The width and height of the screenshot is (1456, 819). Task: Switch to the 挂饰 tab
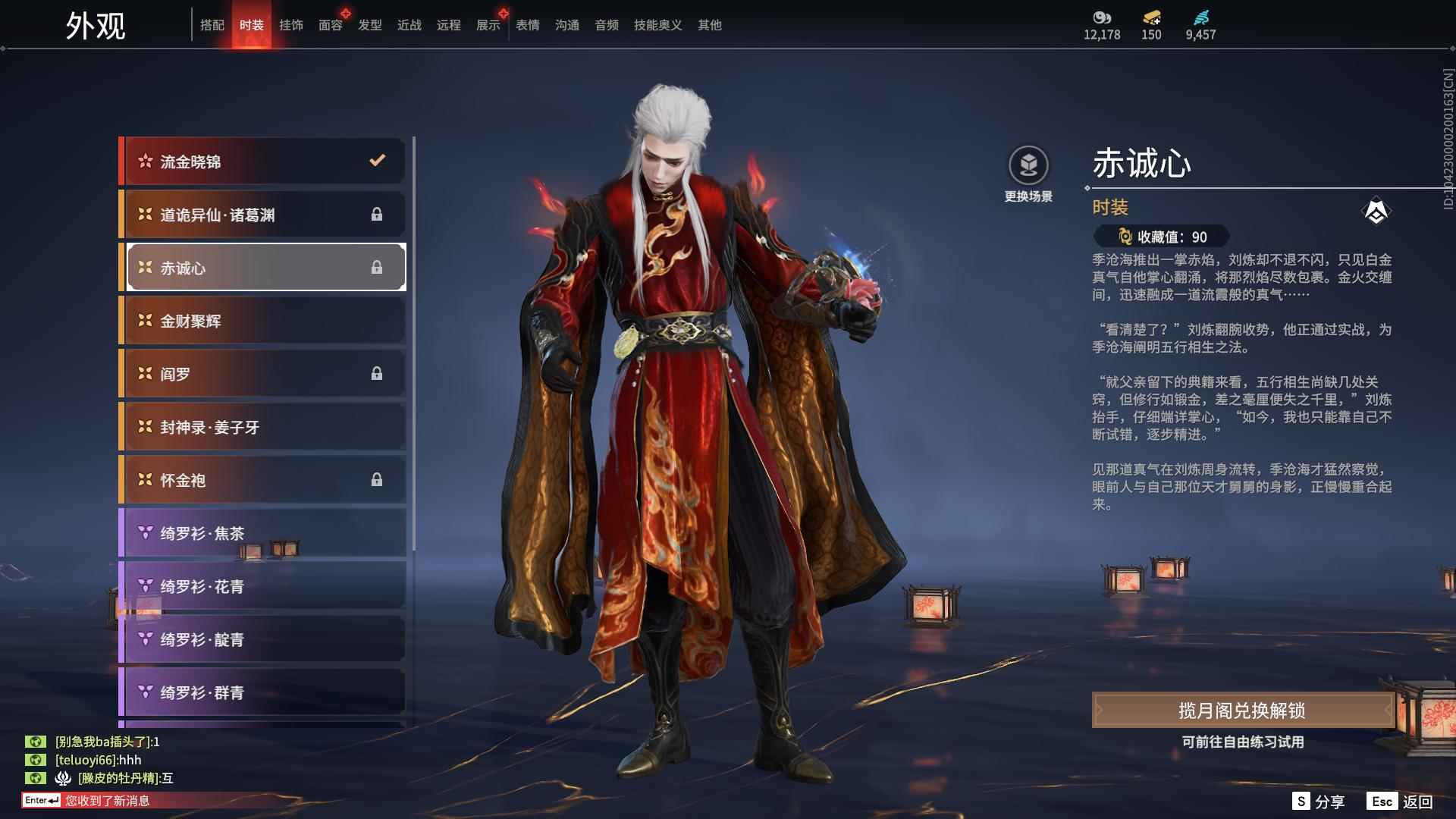[292, 25]
